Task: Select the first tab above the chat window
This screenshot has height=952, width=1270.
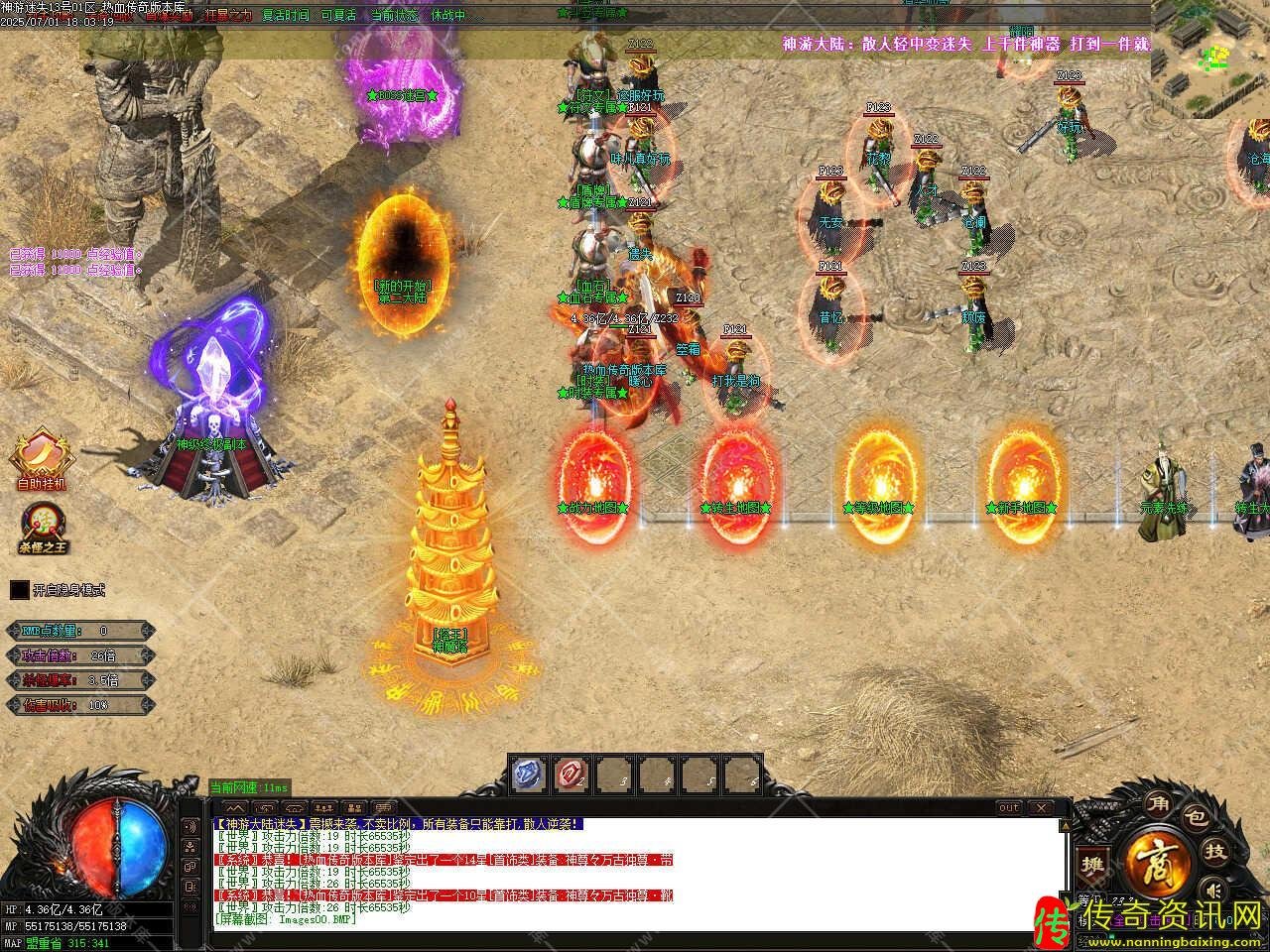Action: pos(235,808)
